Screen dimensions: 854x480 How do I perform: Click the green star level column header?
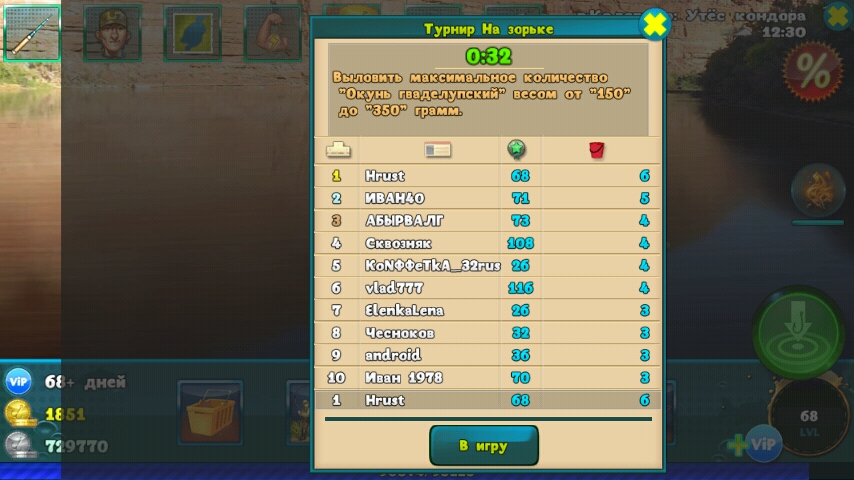[516, 150]
